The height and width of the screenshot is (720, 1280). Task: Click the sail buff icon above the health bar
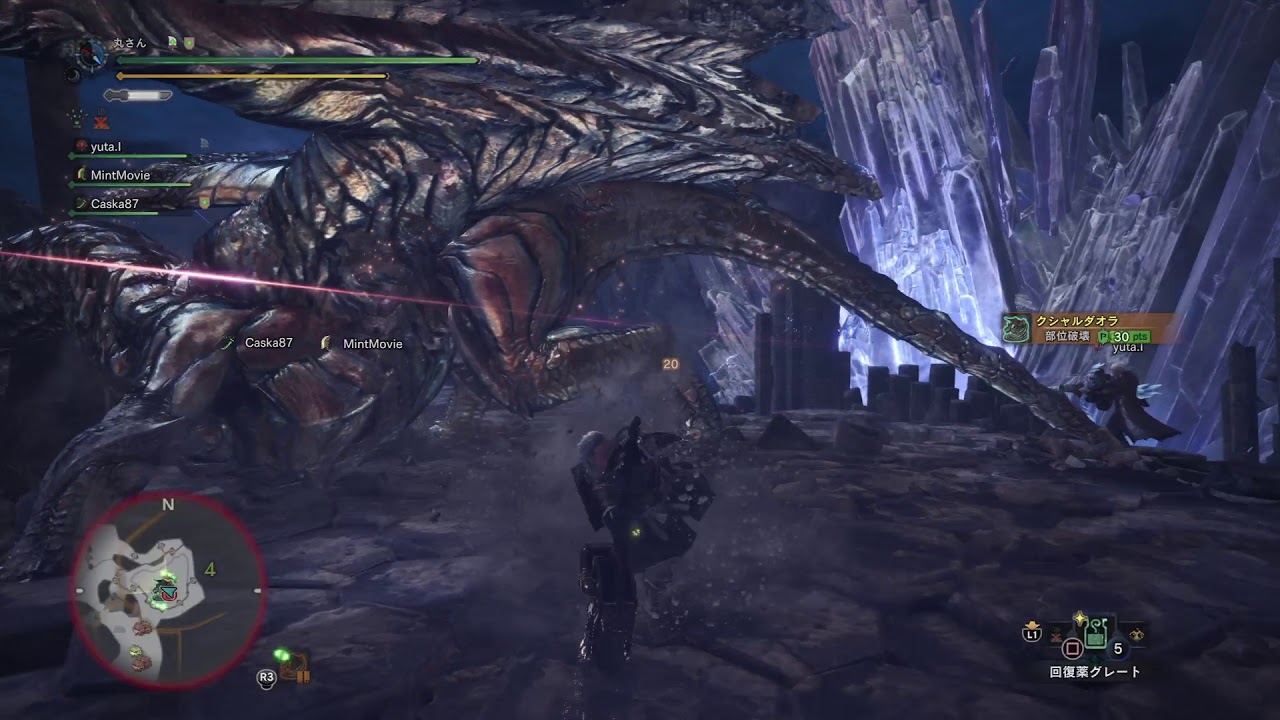(x=173, y=43)
